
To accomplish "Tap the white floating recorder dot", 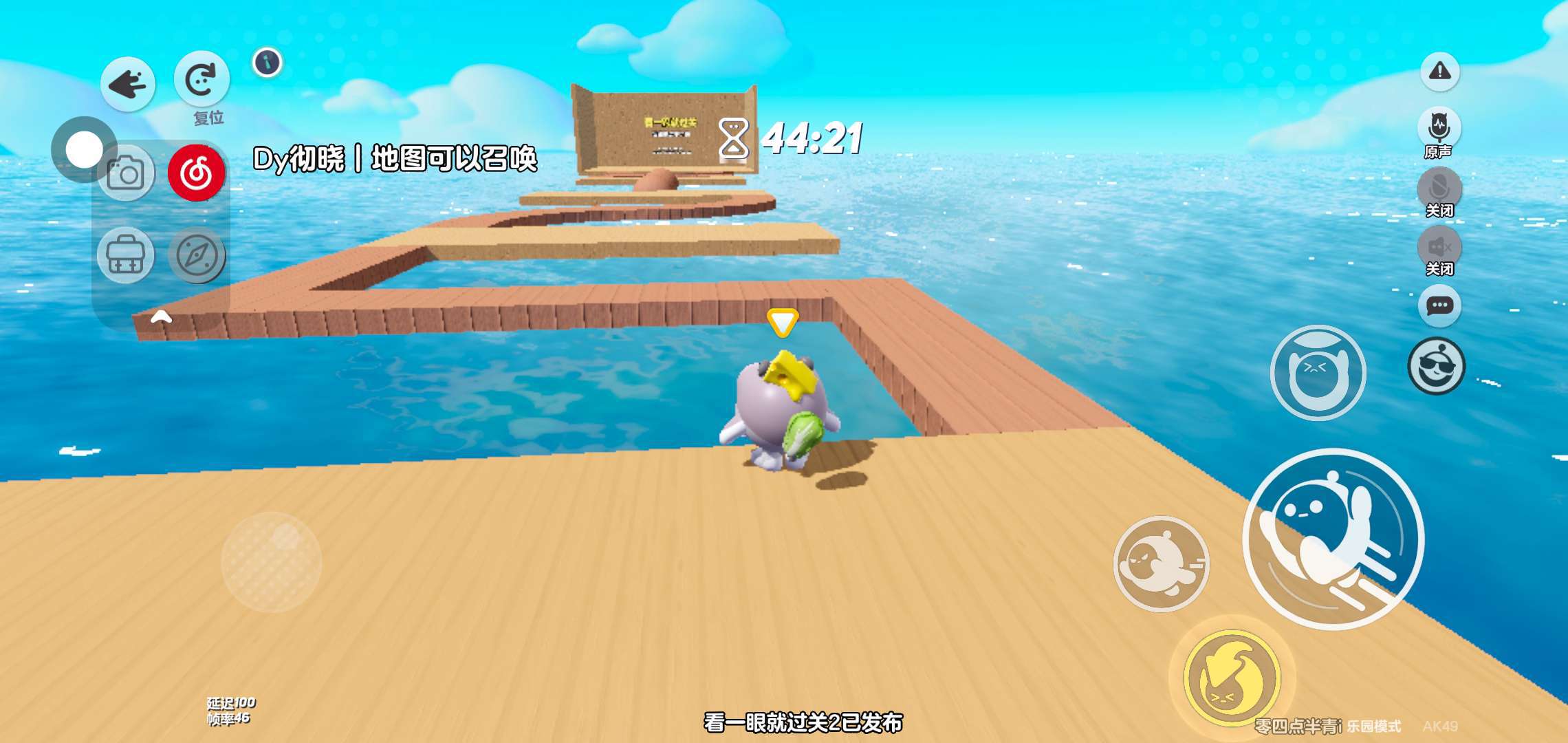I will coord(84,149).
